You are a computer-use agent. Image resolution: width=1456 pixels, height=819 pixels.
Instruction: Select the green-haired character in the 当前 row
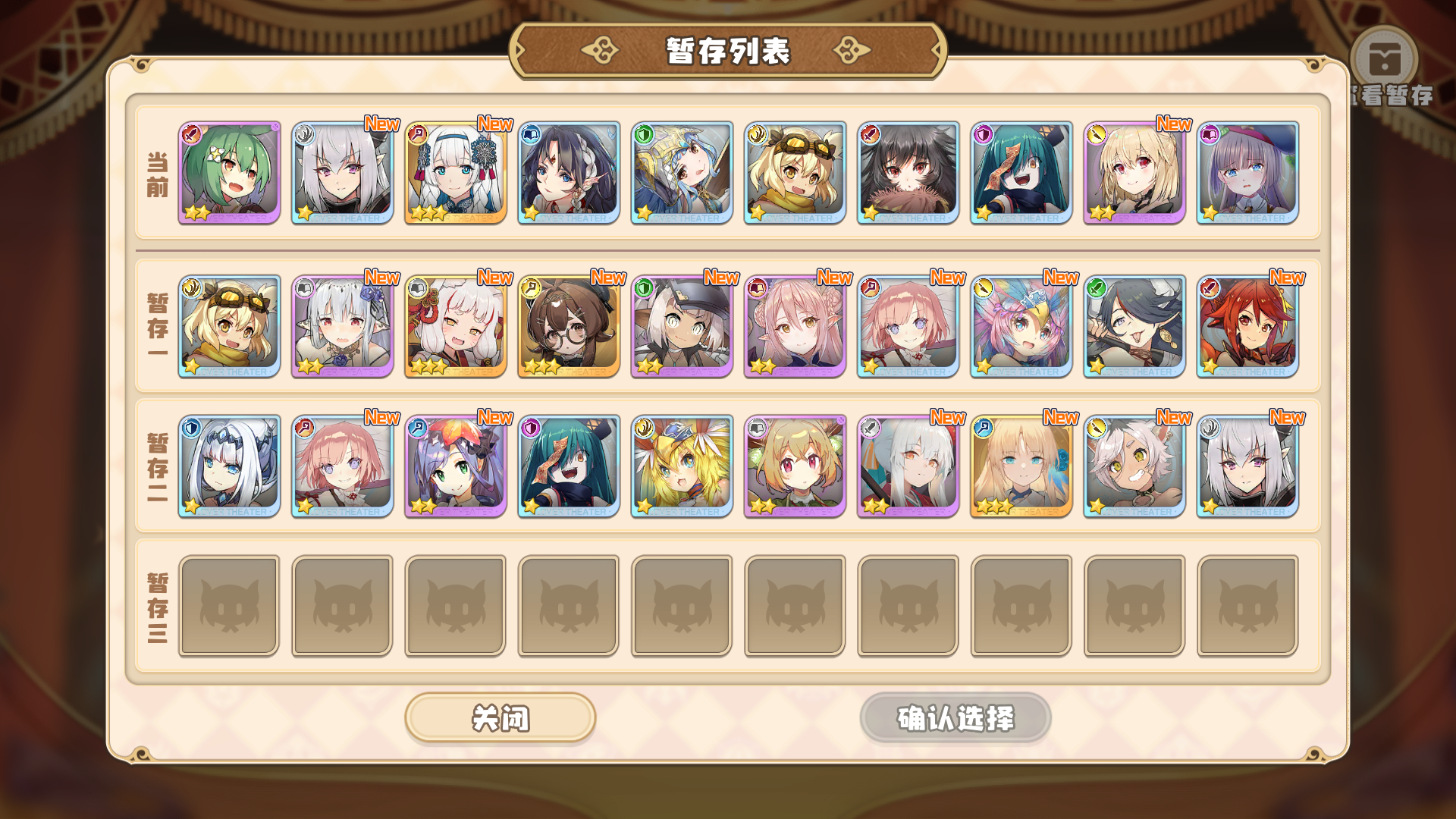click(x=228, y=173)
